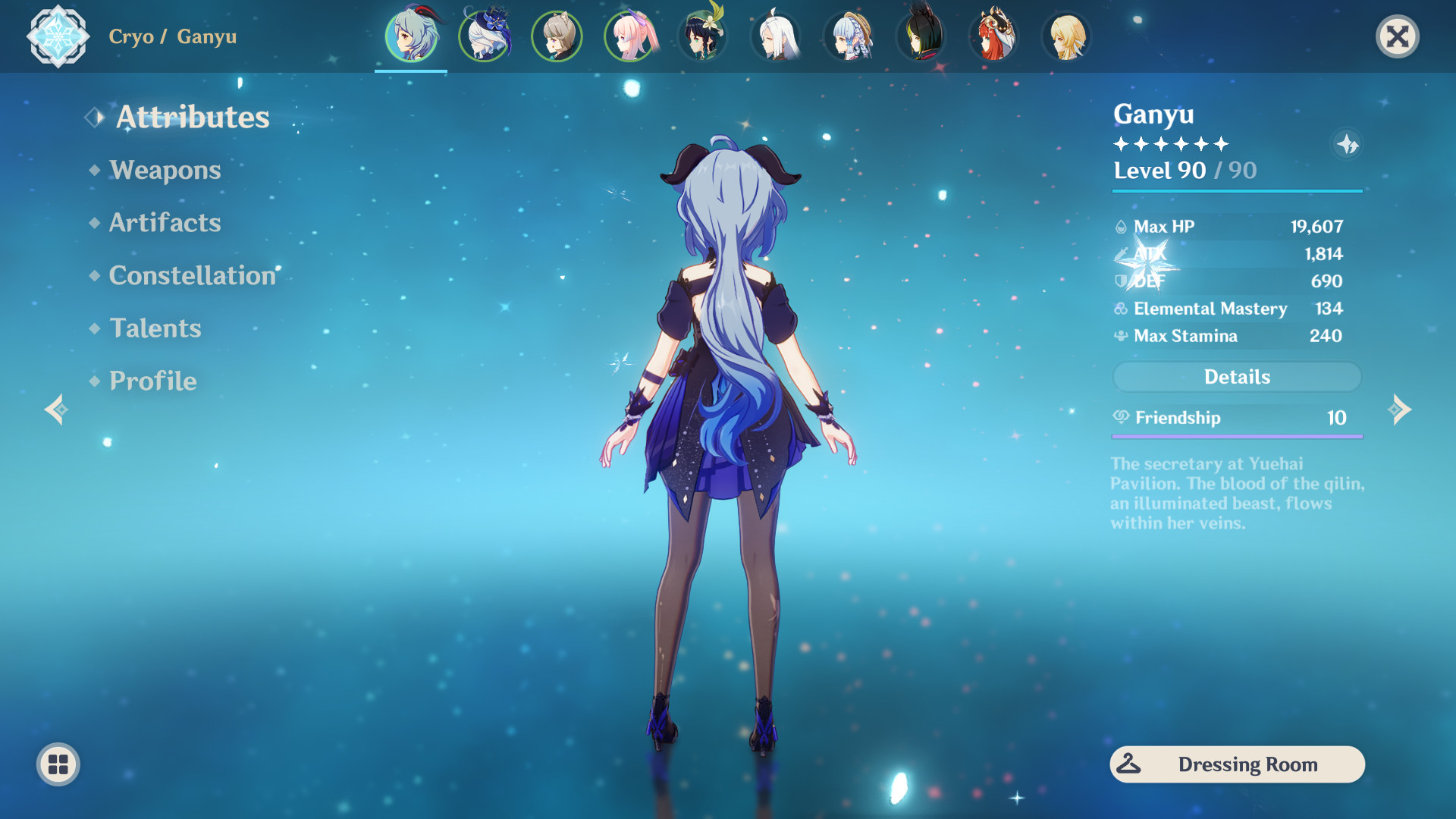The image size is (1456, 819).
Task: Select Venti's character portrait
Action: click(702, 36)
